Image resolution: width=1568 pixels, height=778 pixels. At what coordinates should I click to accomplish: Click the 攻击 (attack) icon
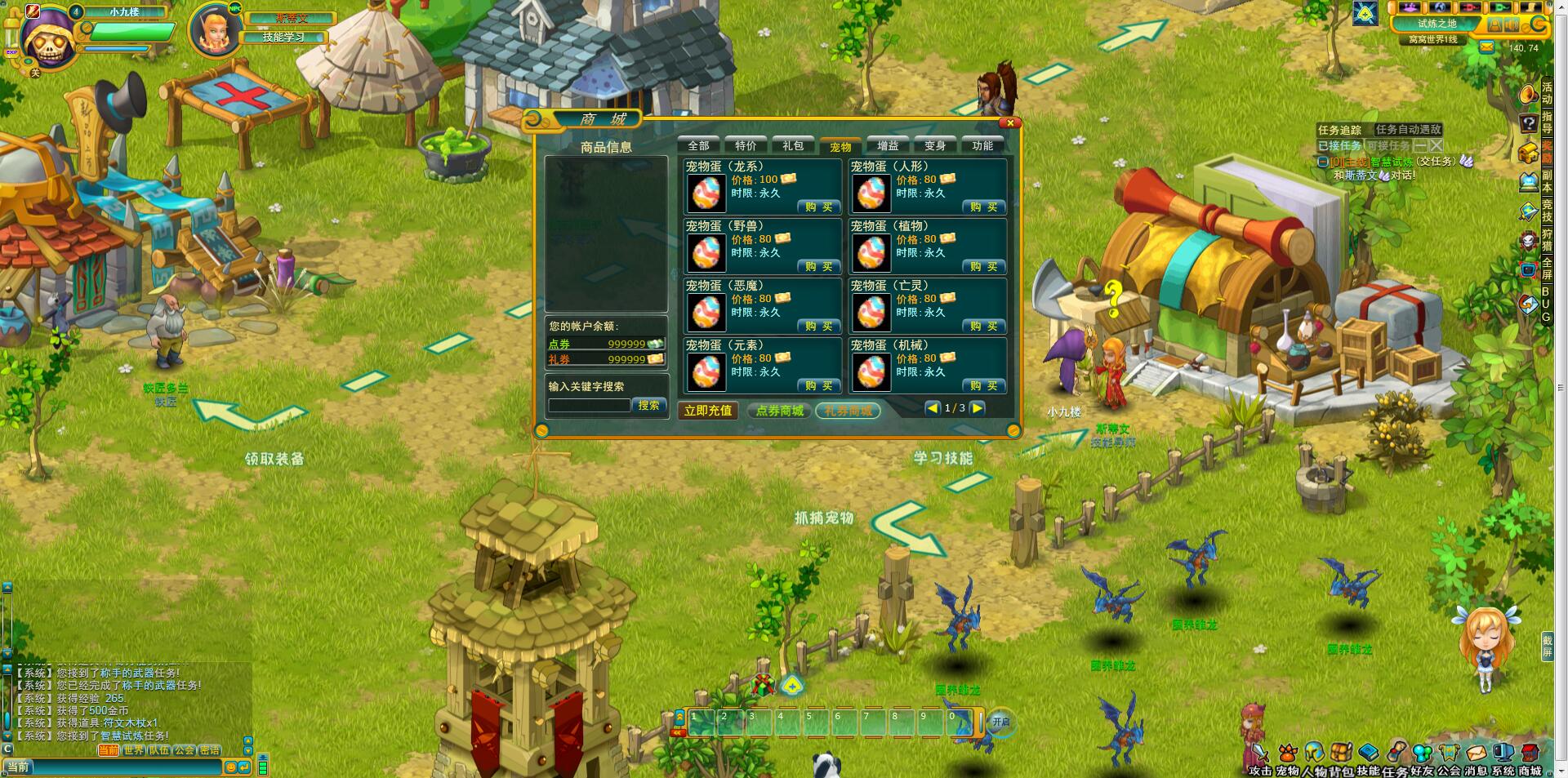[1260, 752]
